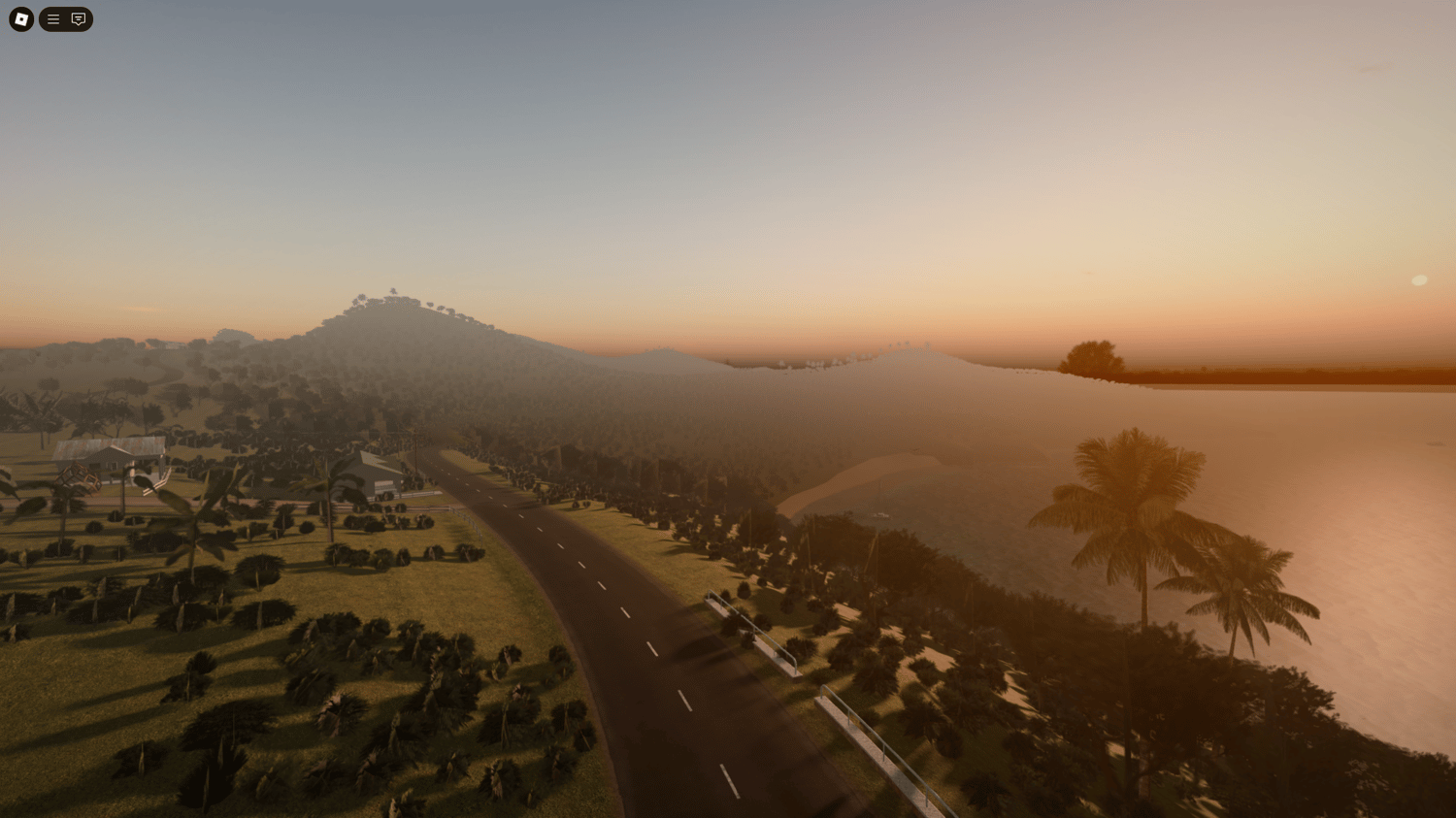Hide the chat panel via its icon
This screenshot has height=818, width=1456.
(x=78, y=18)
